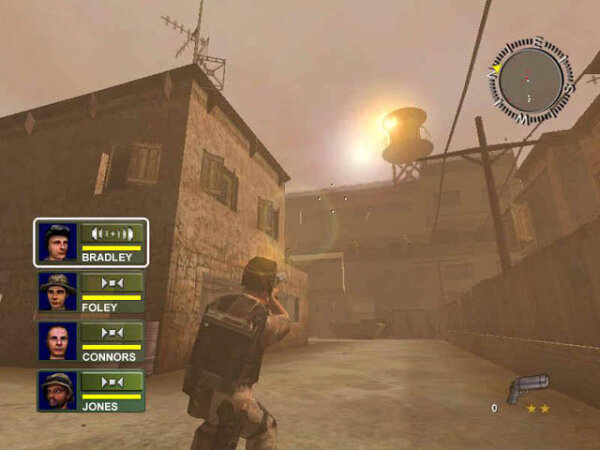Select the Jones squad panel

(x=91, y=391)
